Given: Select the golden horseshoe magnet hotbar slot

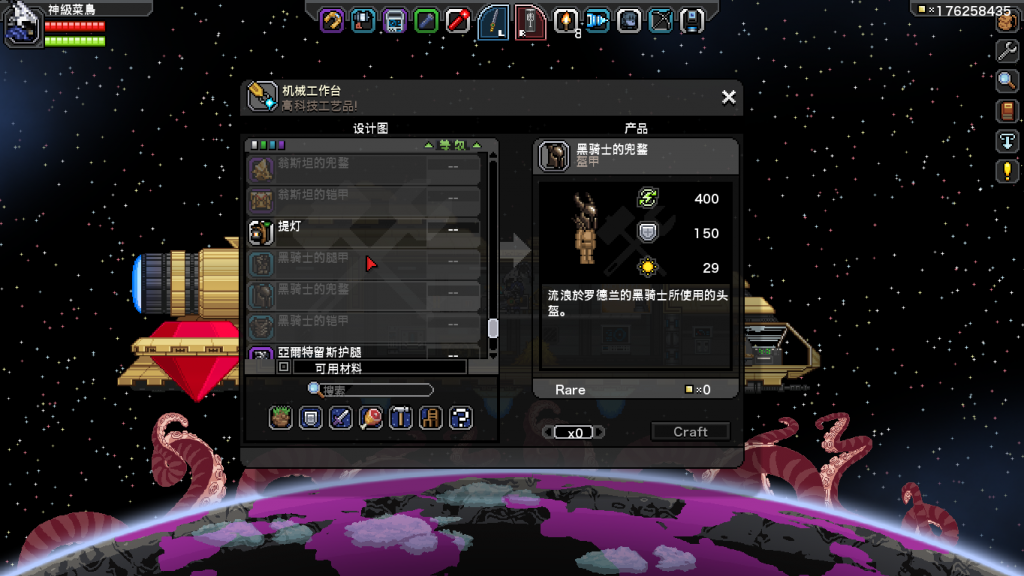Looking at the screenshot, I should pyautogui.click(x=332, y=20).
